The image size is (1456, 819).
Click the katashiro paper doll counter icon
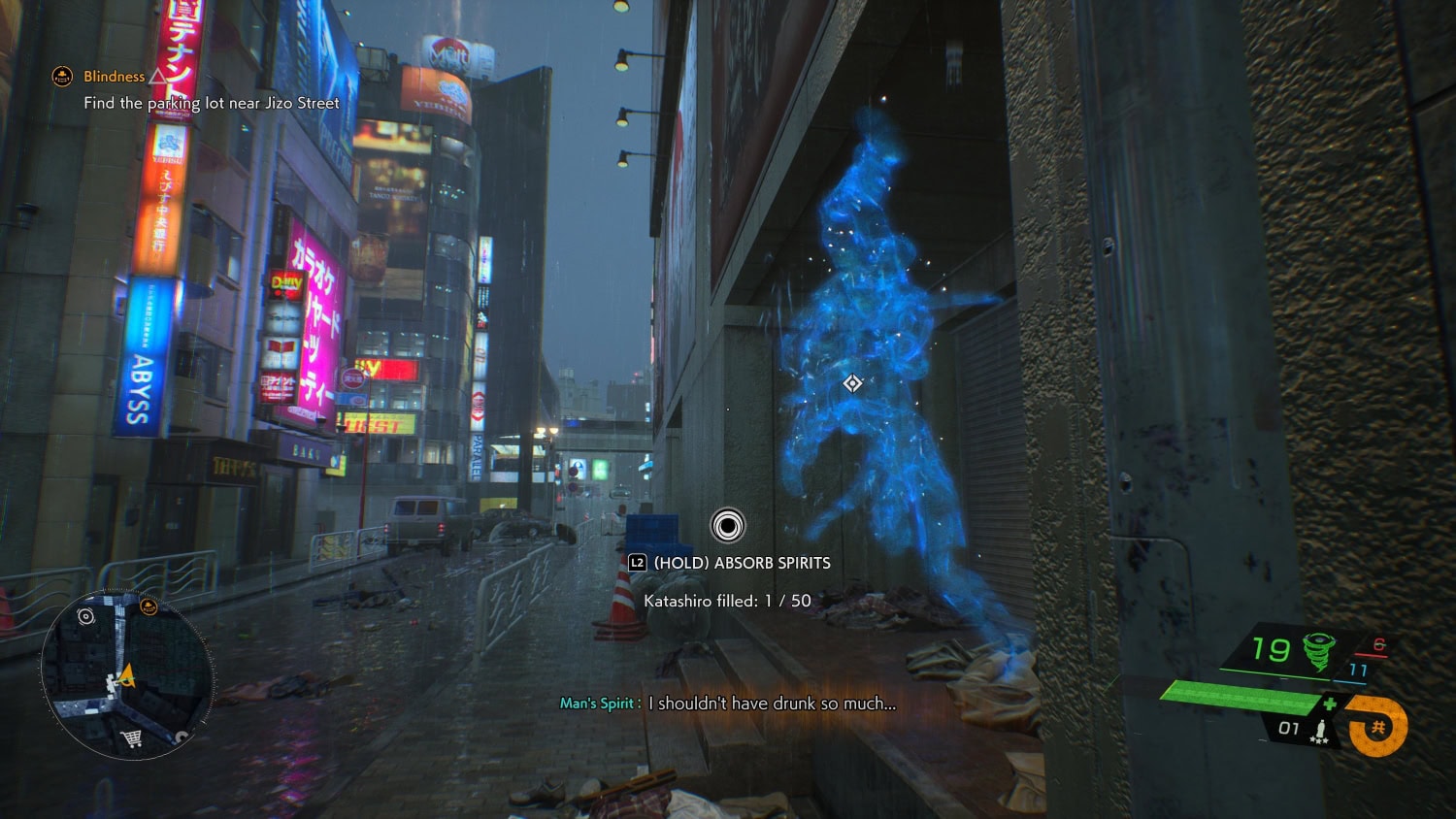(1319, 730)
